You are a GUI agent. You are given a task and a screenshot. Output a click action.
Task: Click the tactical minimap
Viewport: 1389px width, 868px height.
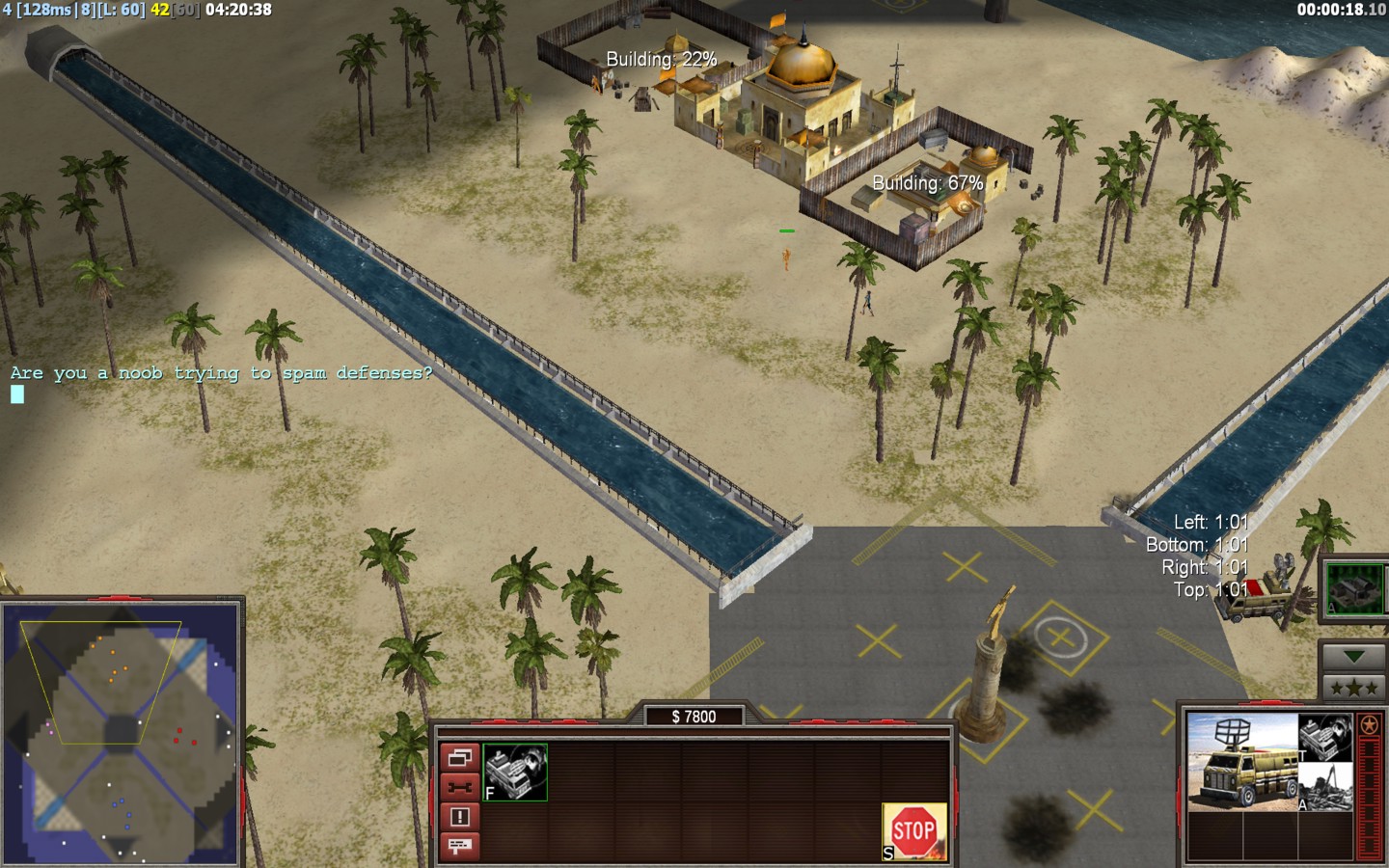[121, 731]
